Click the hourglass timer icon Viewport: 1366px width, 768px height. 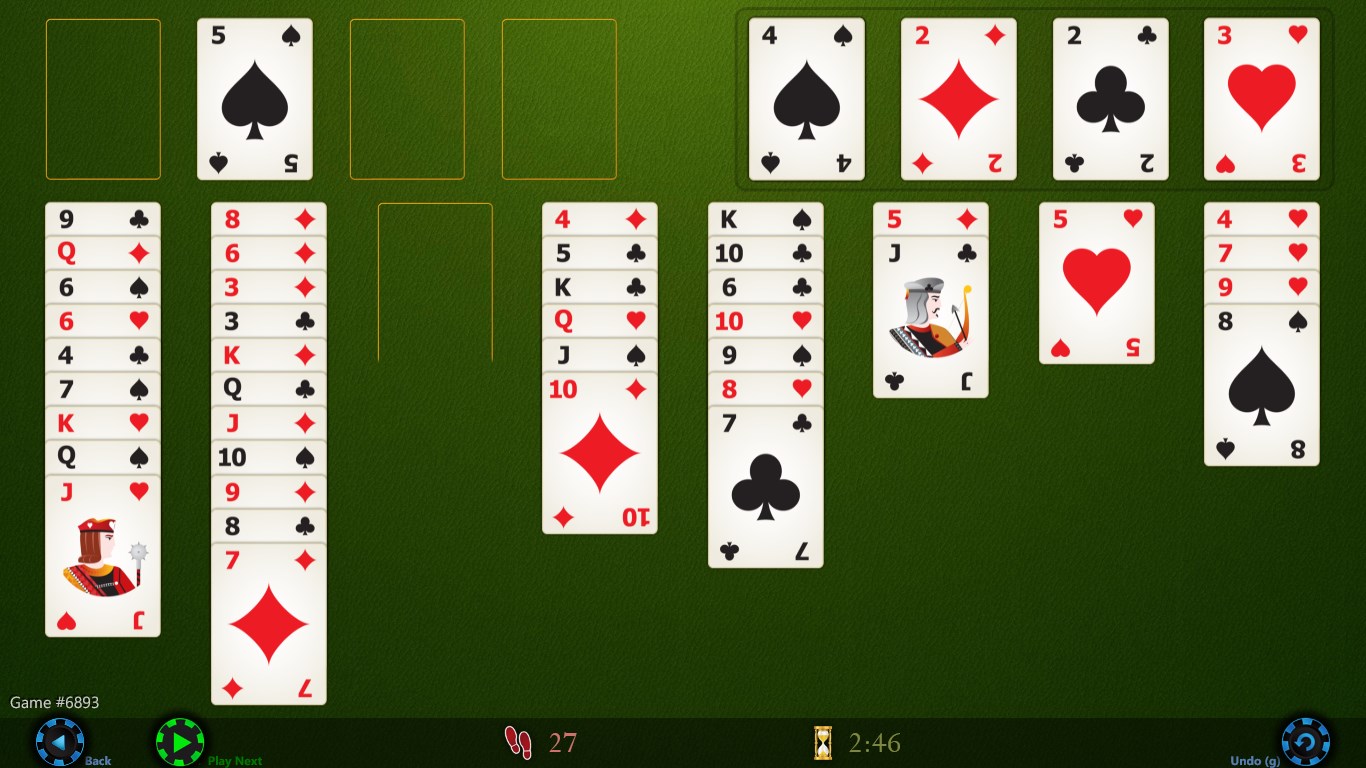coord(822,742)
